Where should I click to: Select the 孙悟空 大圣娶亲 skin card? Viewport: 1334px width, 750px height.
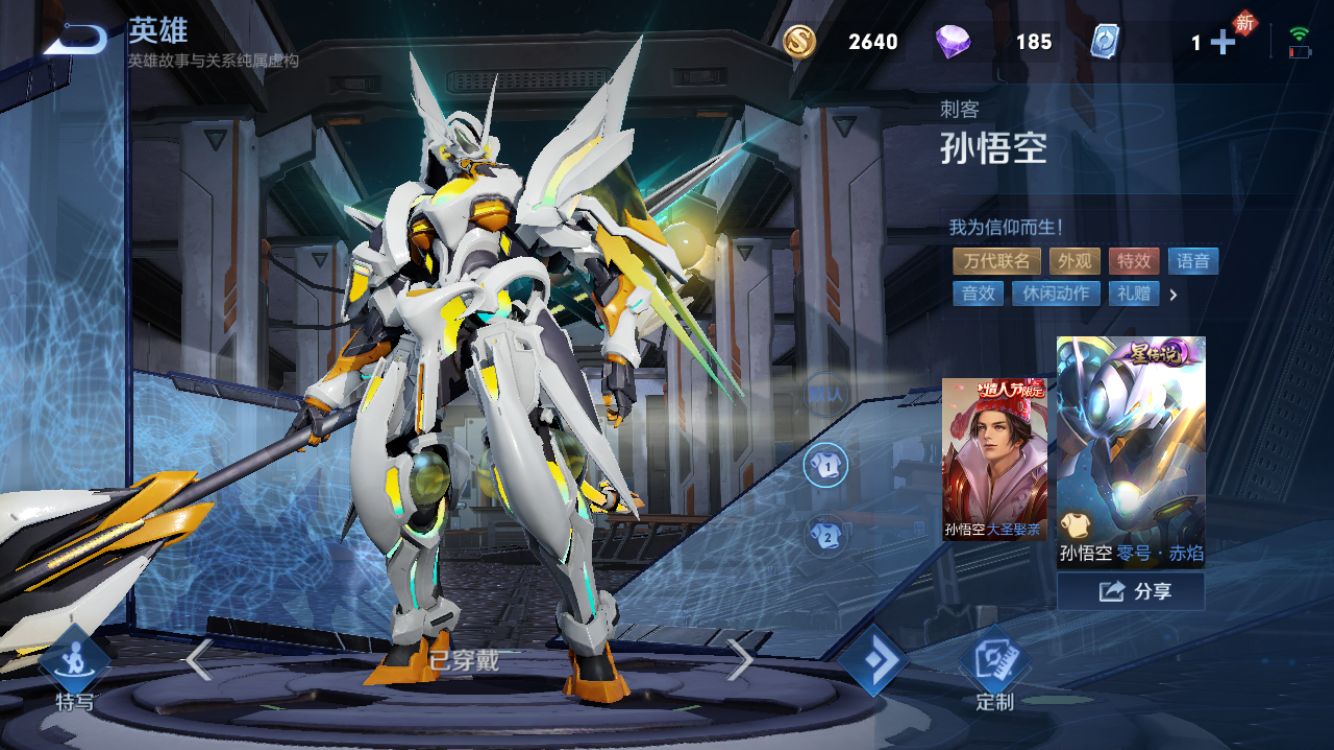pos(994,460)
